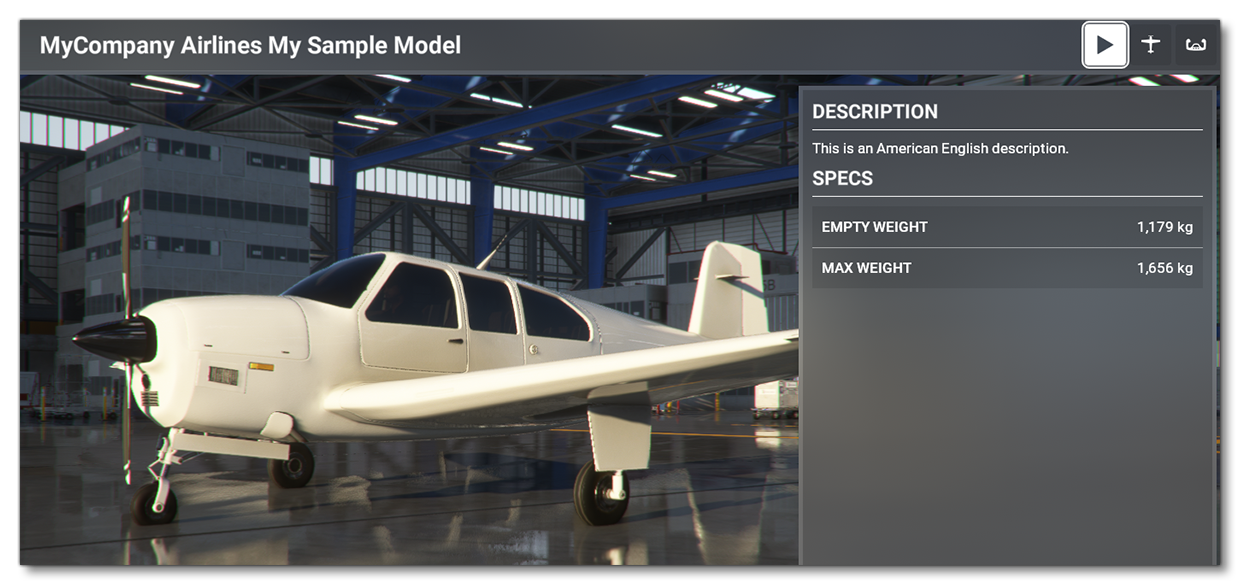Select the airplane icon in the header
This screenshot has height=585, width=1240.
pyautogui.click(x=1151, y=45)
